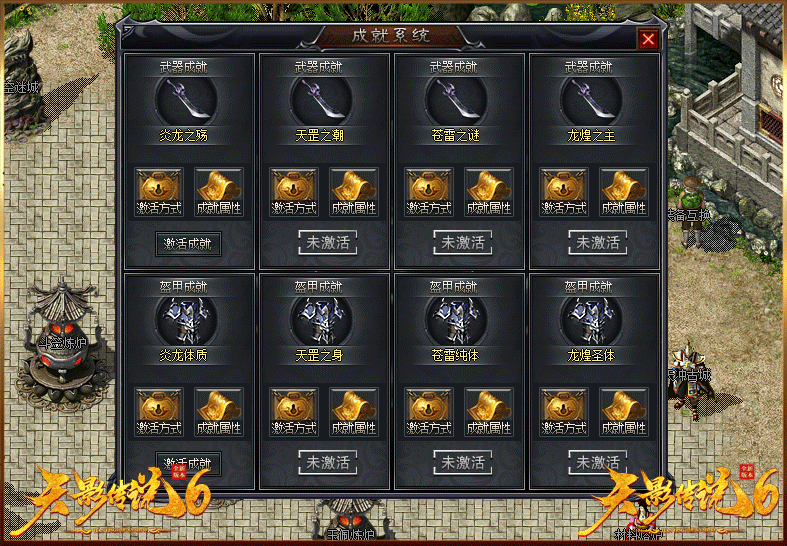Choose the 未激活 button under 龙煌之主
Viewport: 787px width, 546px height.
[x=597, y=242]
